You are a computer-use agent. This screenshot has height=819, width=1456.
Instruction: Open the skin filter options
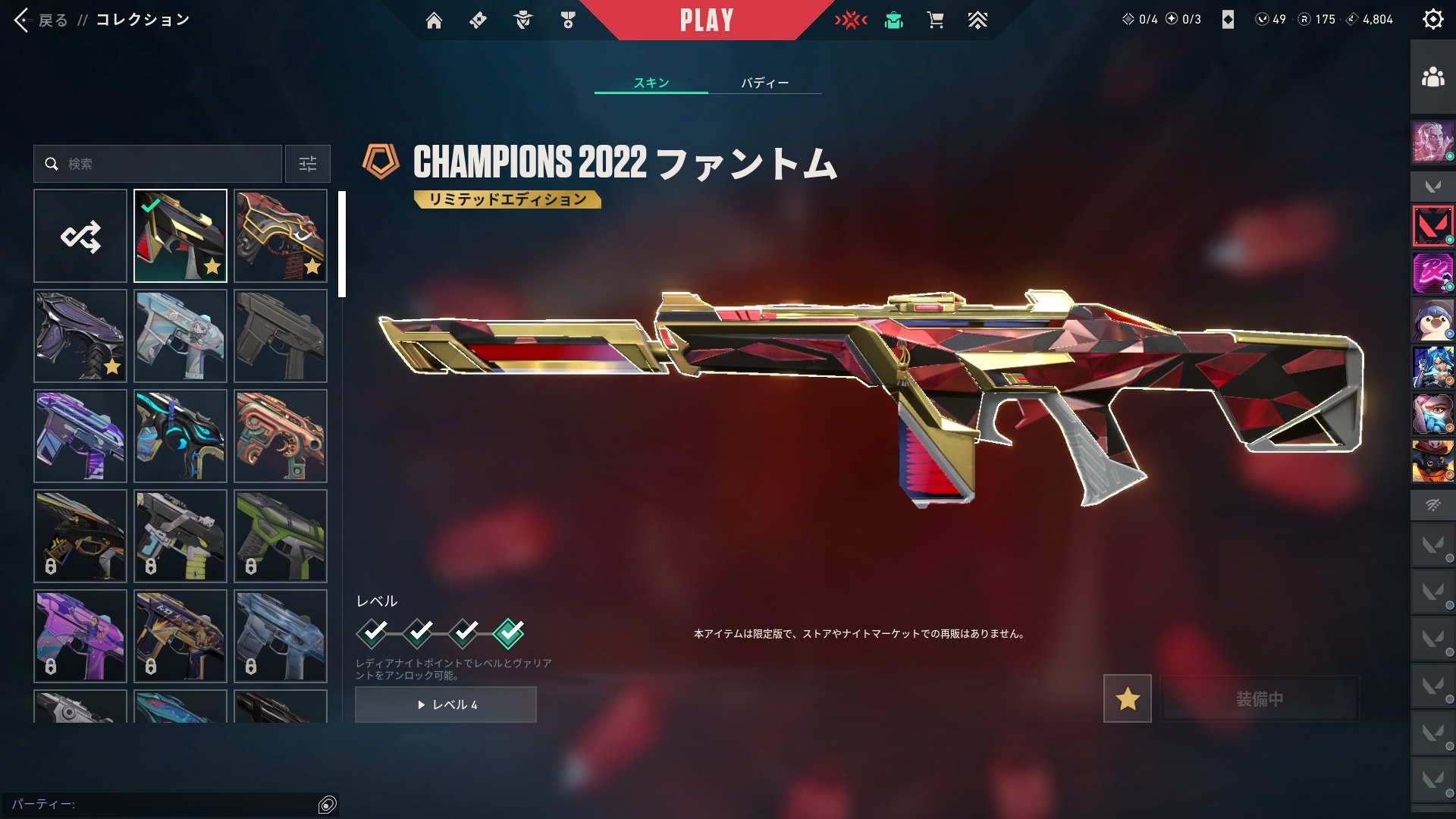(308, 164)
